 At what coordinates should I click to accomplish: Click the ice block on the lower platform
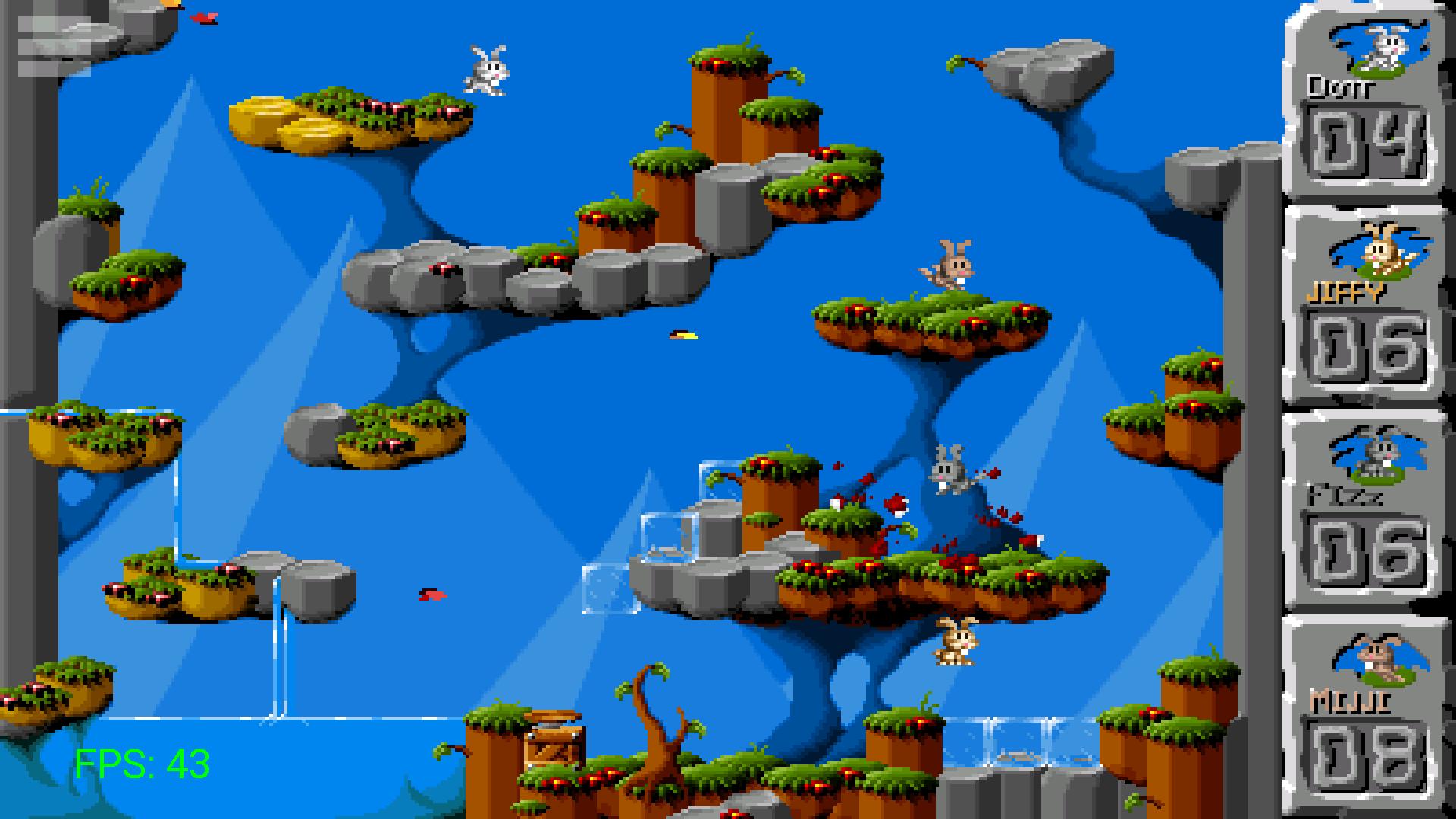(667, 538)
